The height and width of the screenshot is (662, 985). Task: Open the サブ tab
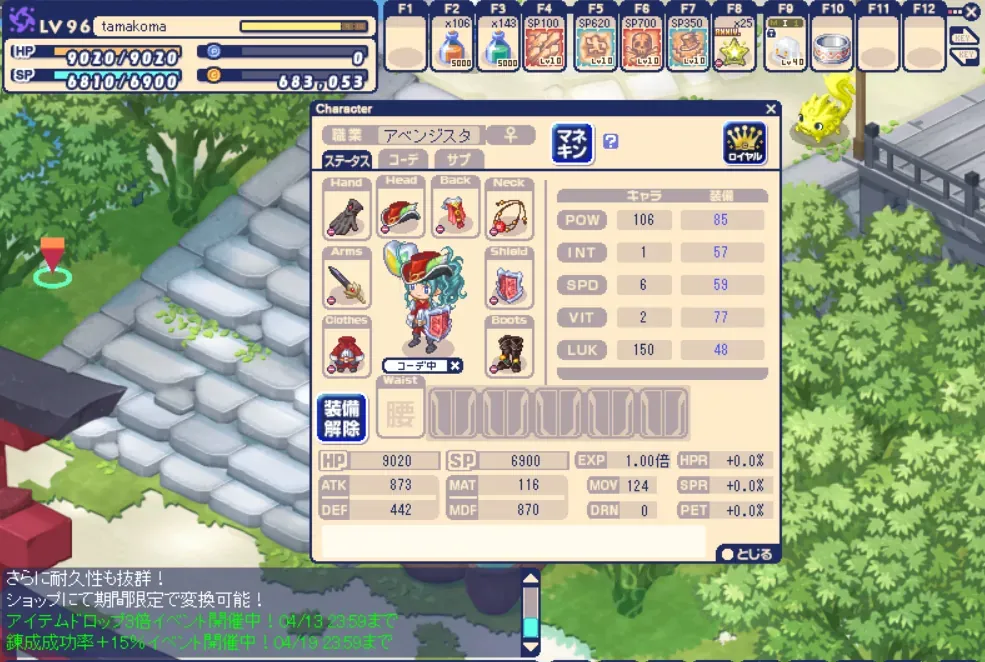459,160
